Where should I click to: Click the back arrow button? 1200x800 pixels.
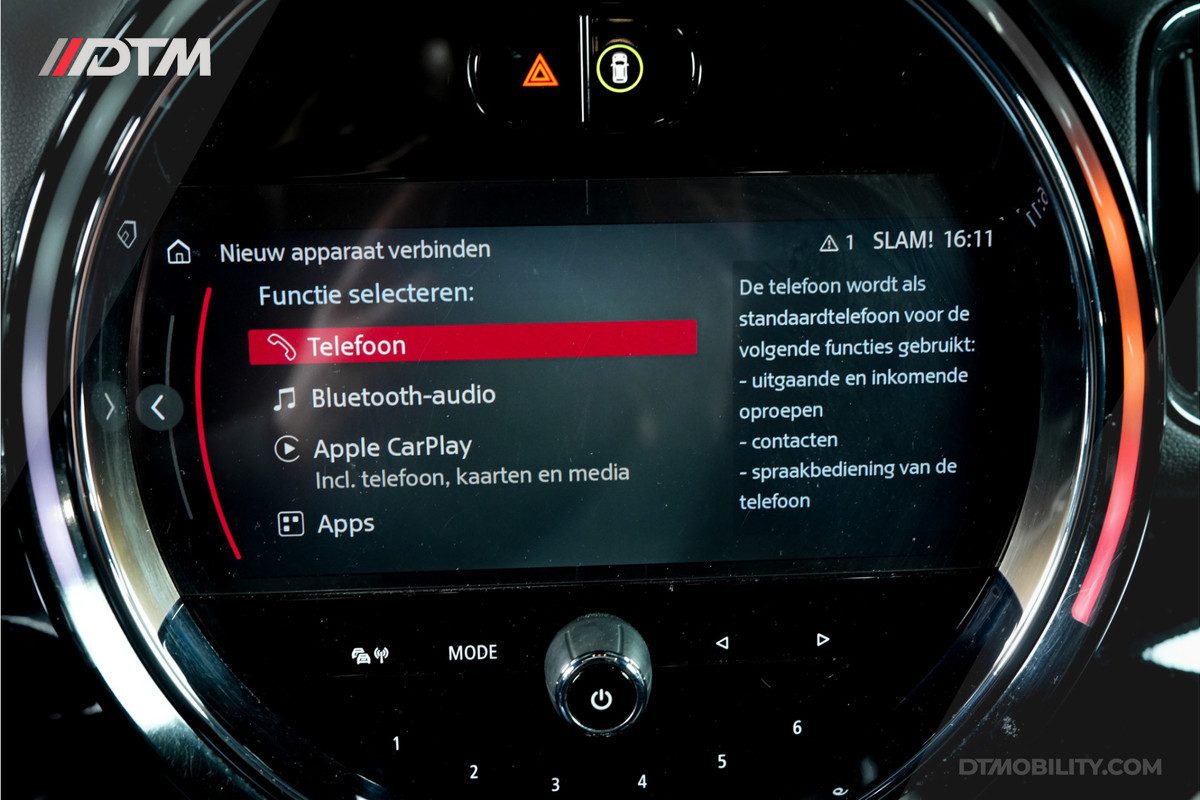coord(157,407)
